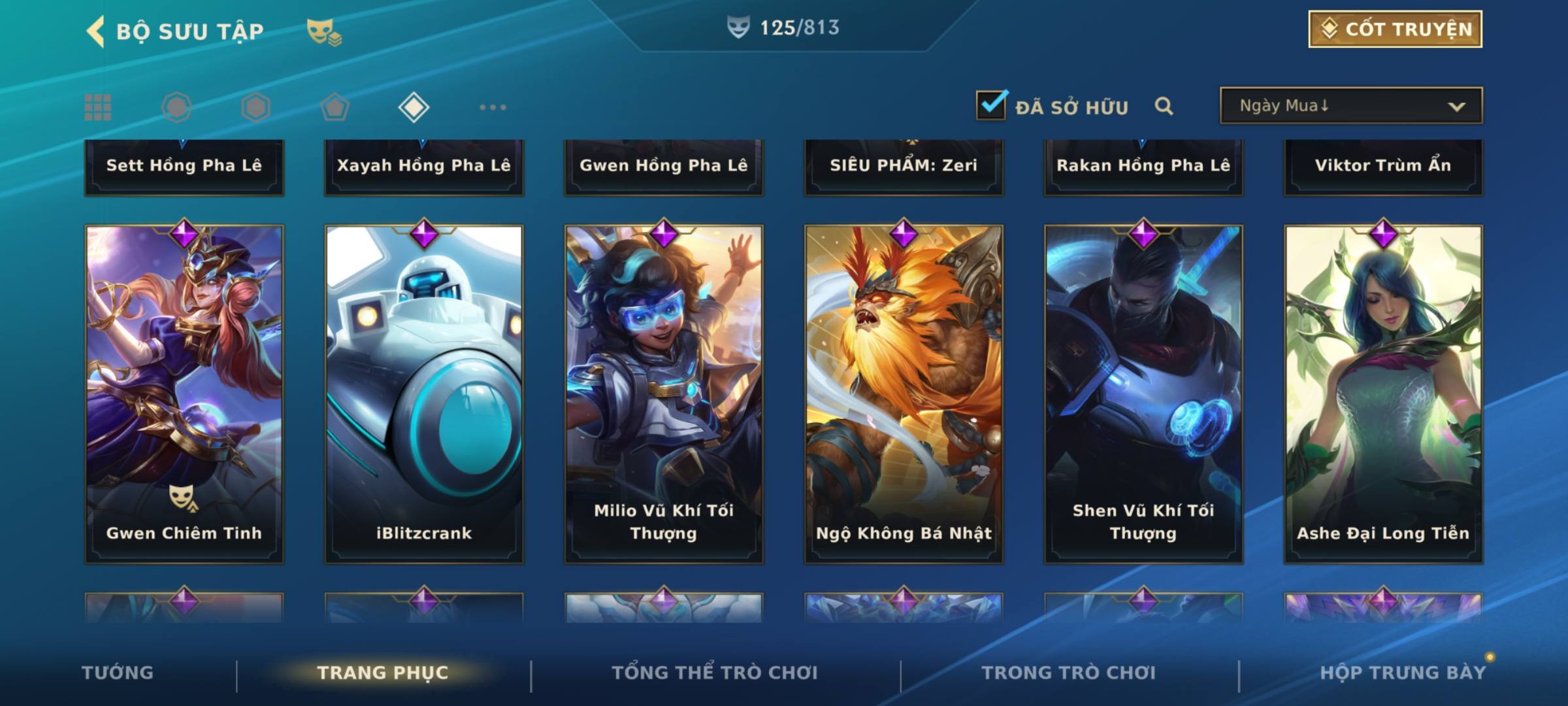The width and height of the screenshot is (1568, 706).
Task: Open the skin search magnifier
Action: (1163, 106)
